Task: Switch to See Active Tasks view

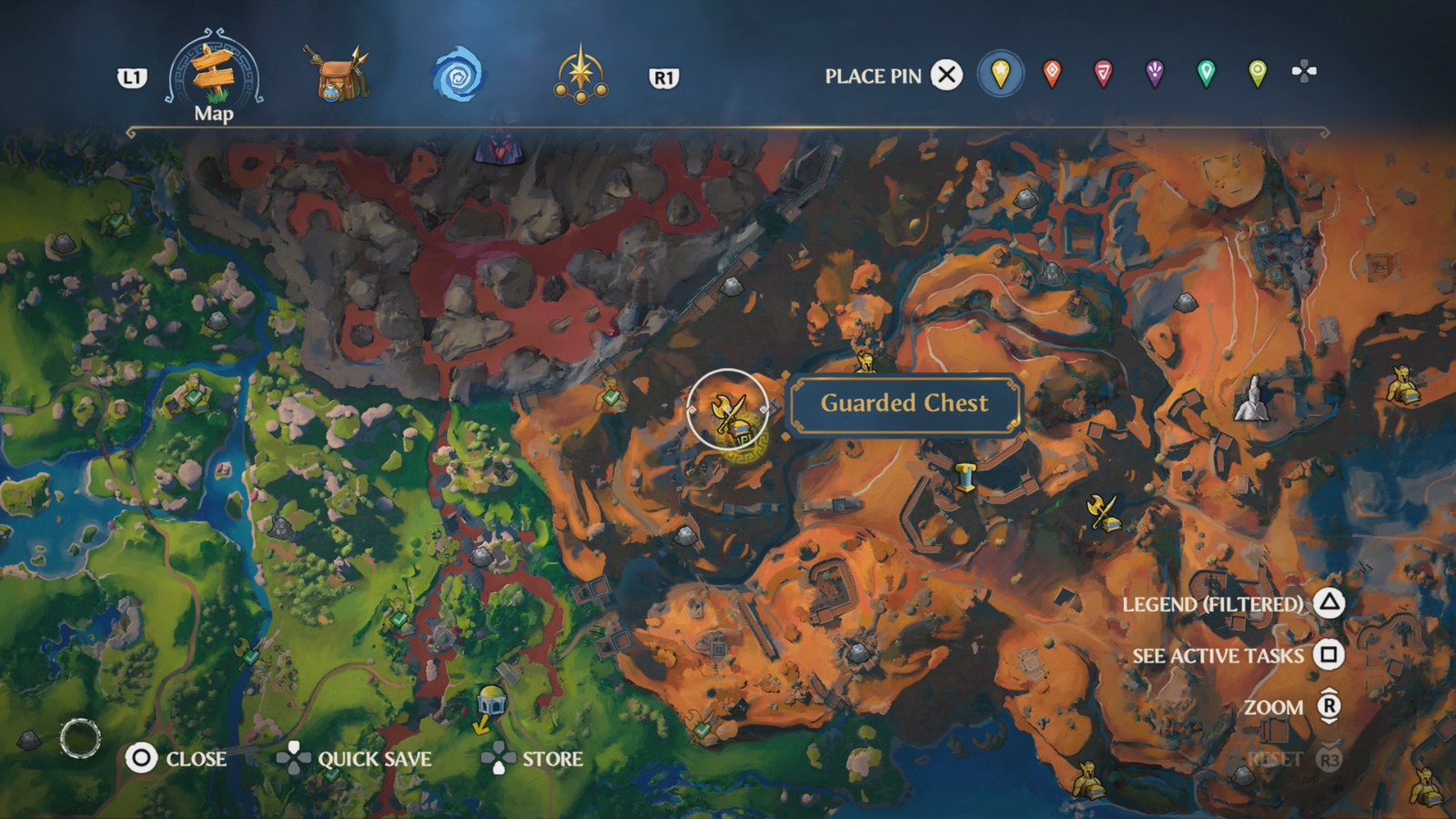Action: 1219,655
